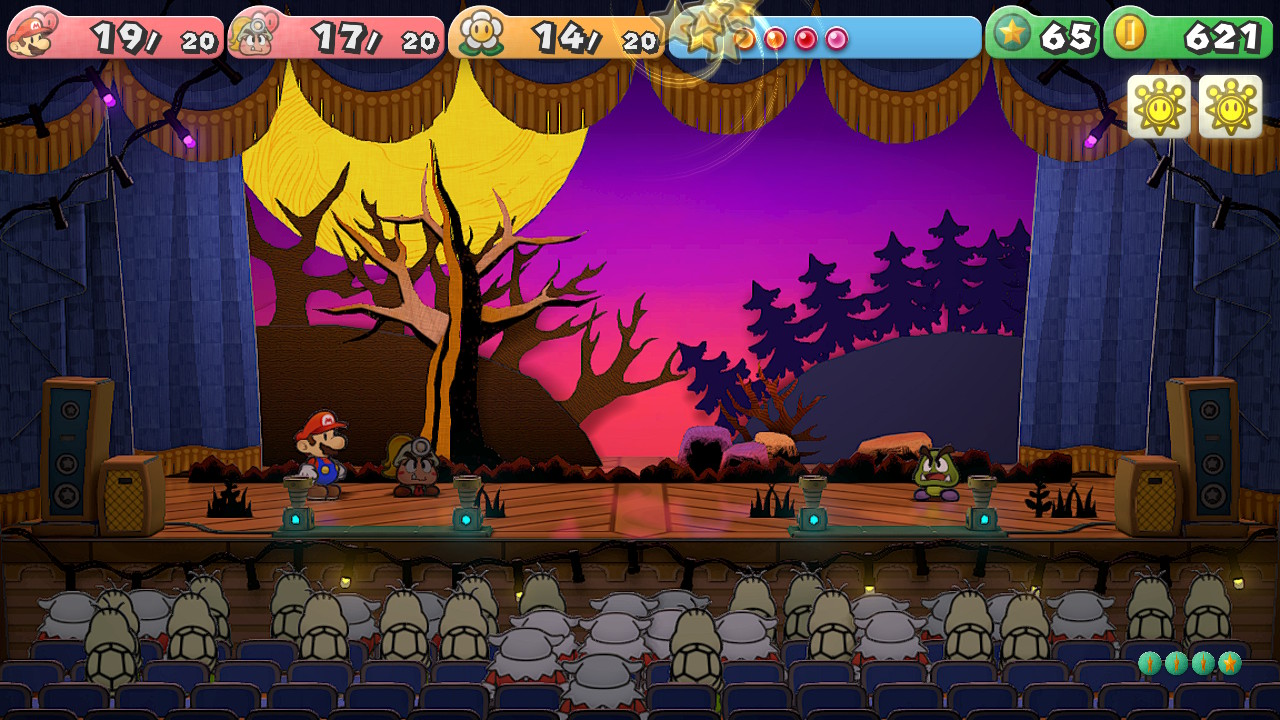Image resolution: width=1280 pixels, height=720 pixels.
Task: Click the star points icon beside 65
Action: tap(1013, 35)
